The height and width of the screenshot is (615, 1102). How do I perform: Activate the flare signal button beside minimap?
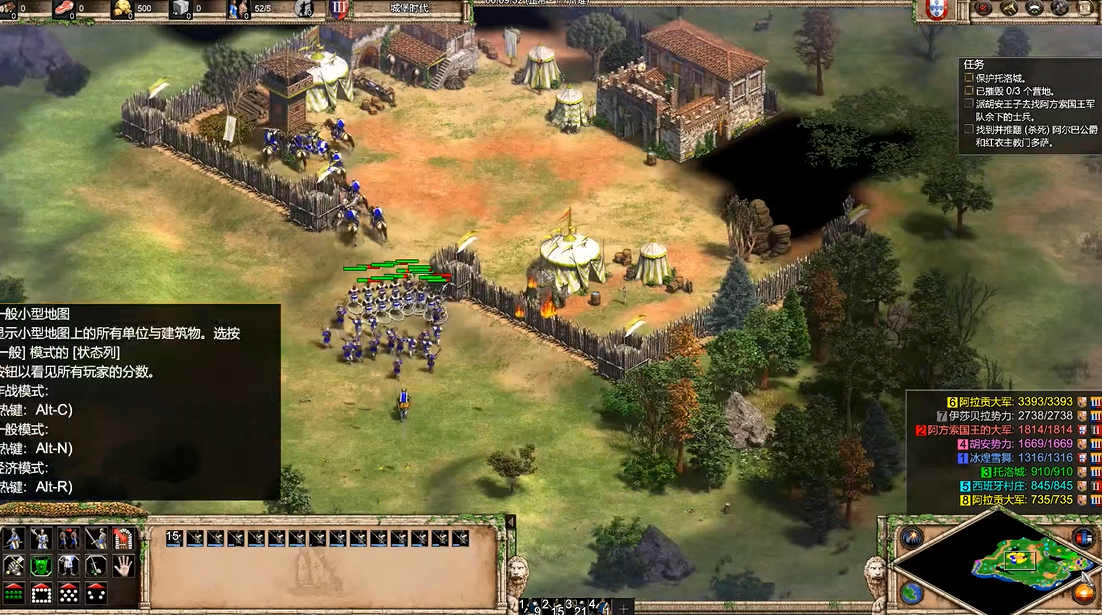(x=911, y=539)
